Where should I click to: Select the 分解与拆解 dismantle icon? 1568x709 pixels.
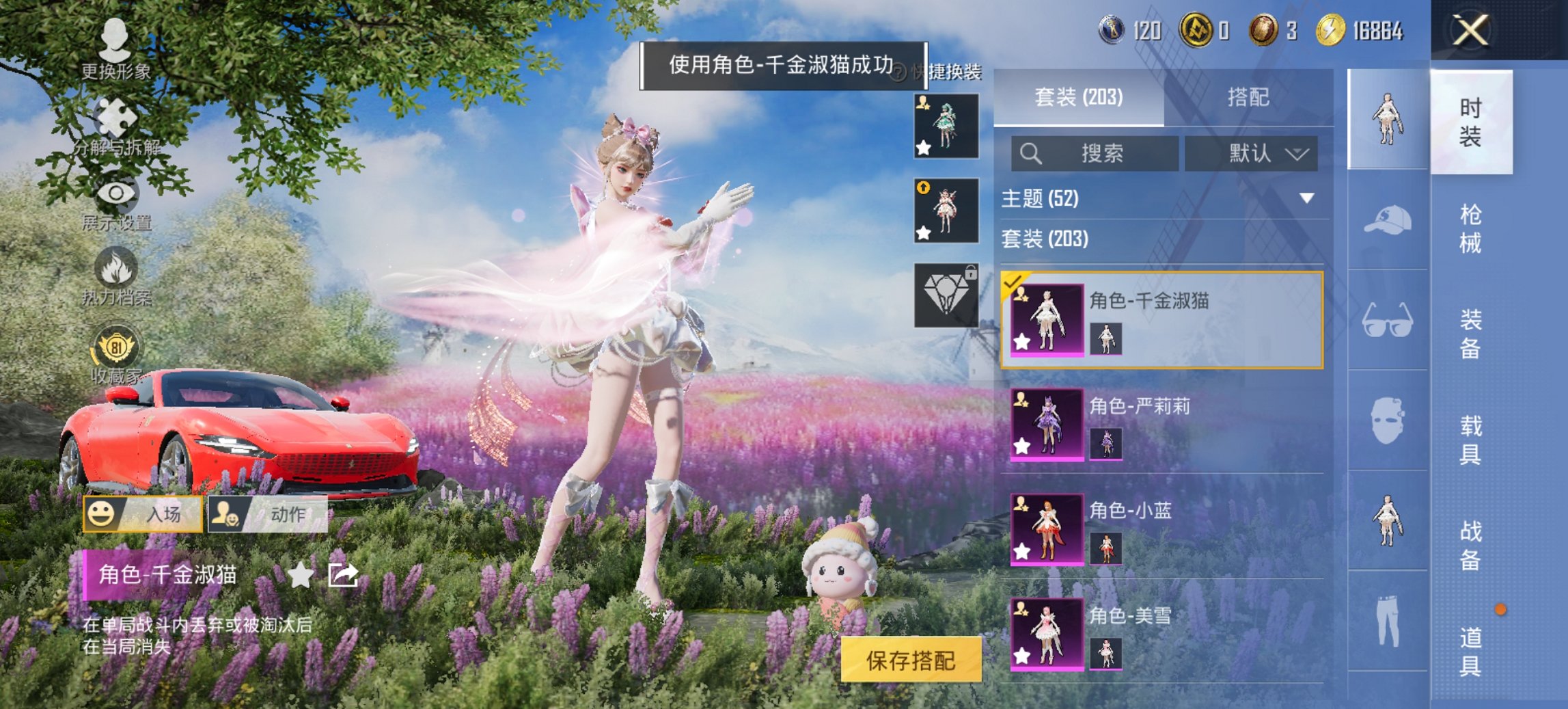(116, 116)
